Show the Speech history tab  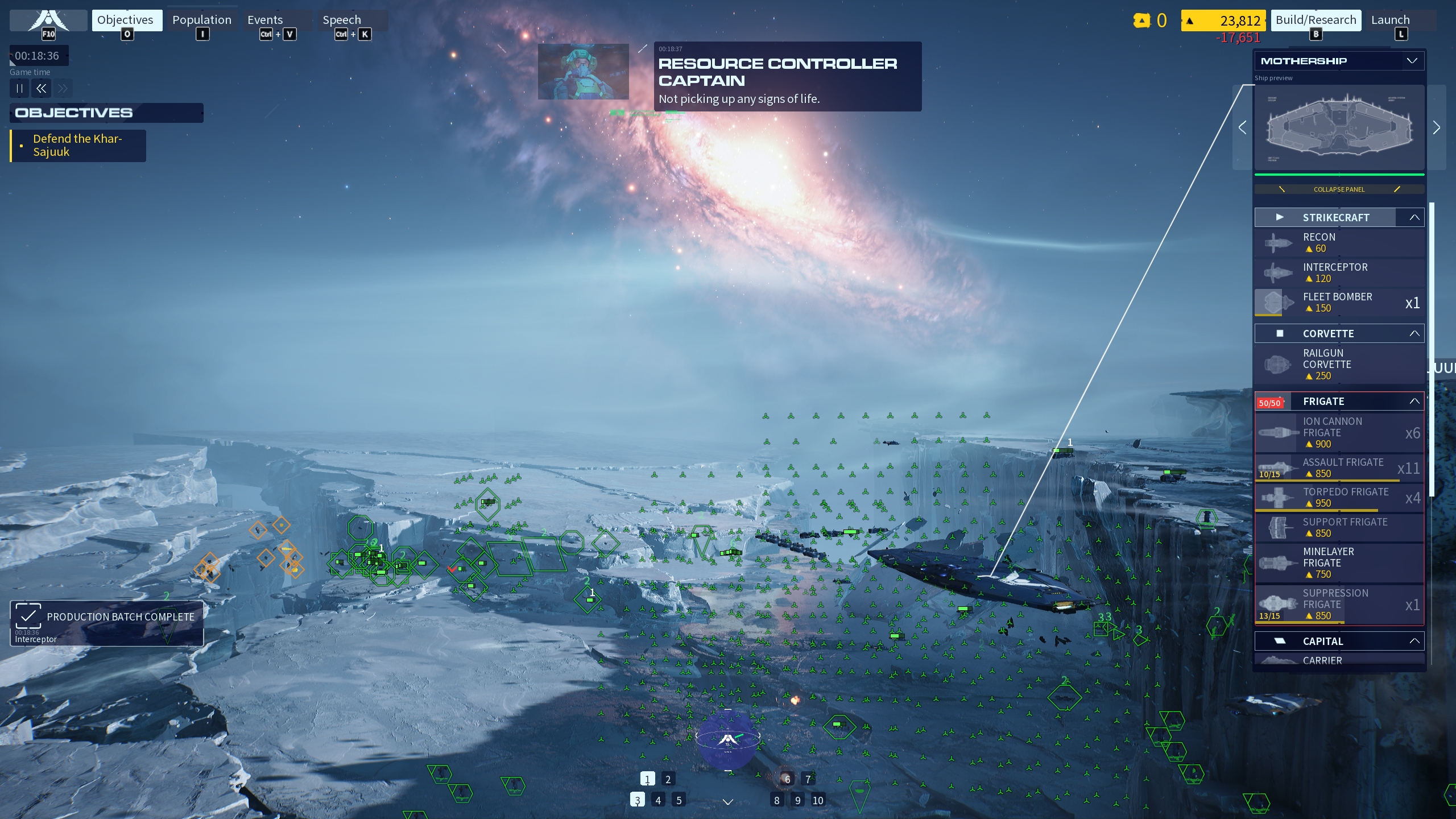click(341, 20)
